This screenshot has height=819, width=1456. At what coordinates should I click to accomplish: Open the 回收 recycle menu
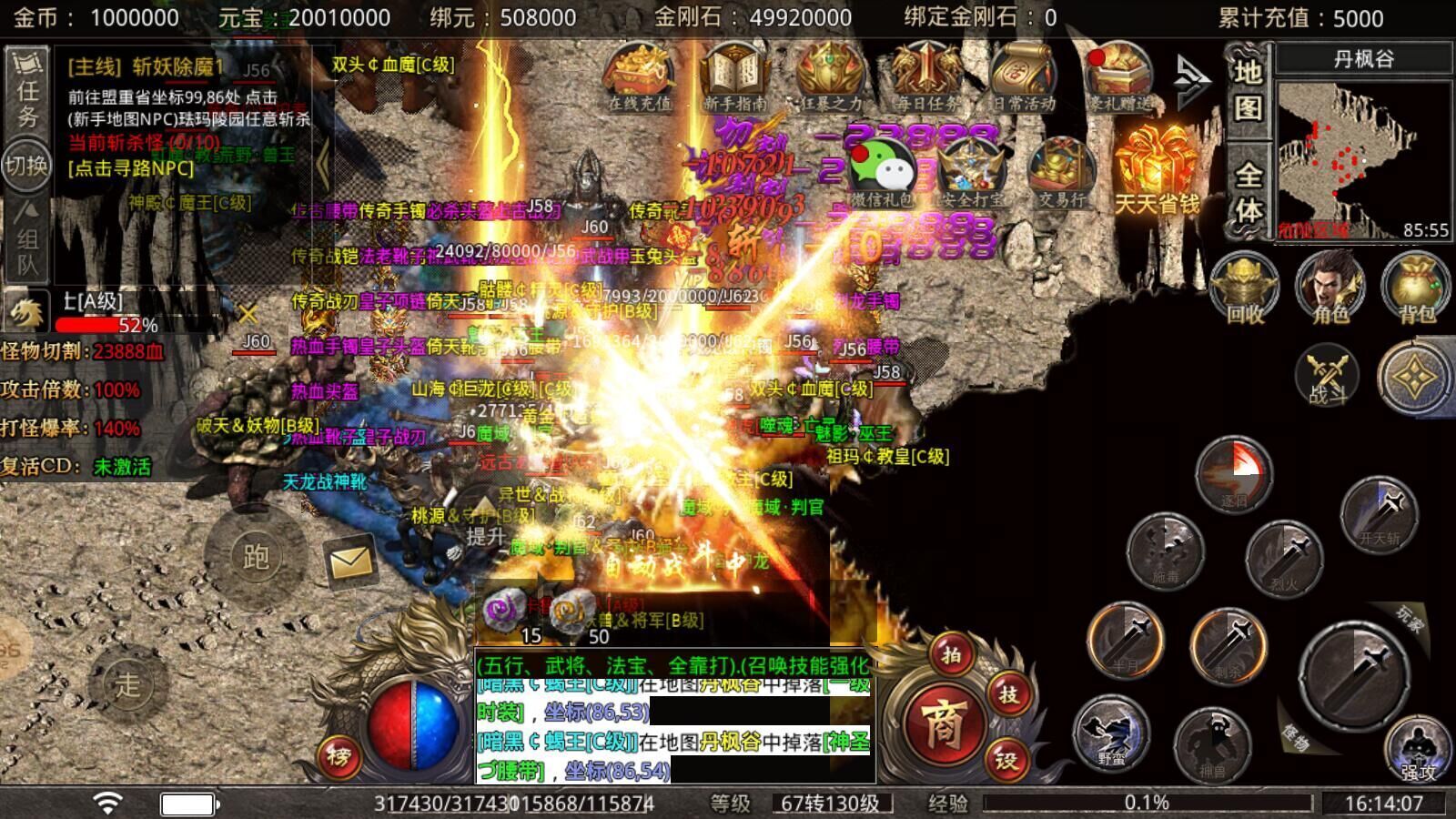pyautogui.click(x=1245, y=288)
